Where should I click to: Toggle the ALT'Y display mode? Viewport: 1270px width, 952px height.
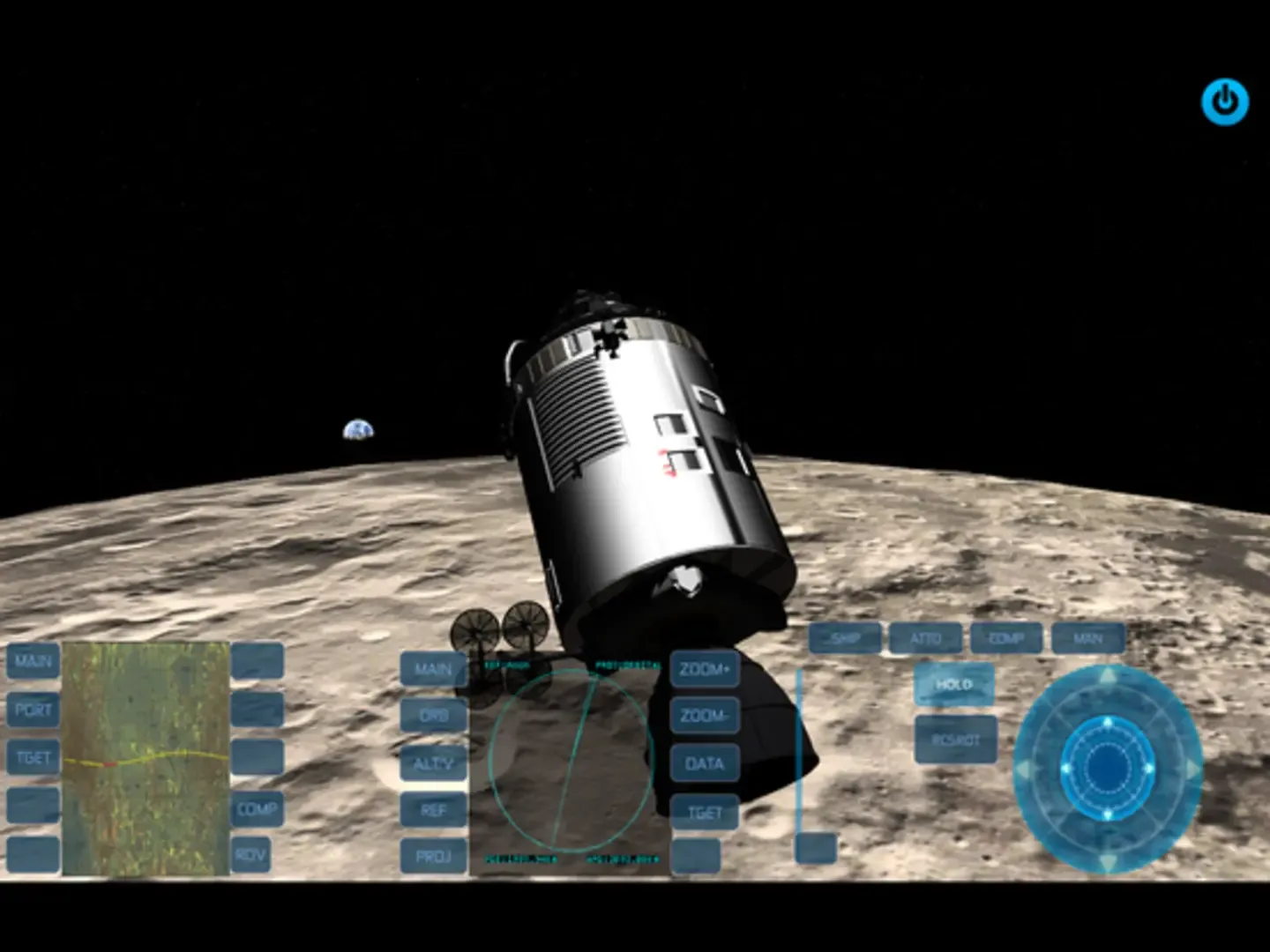click(433, 763)
